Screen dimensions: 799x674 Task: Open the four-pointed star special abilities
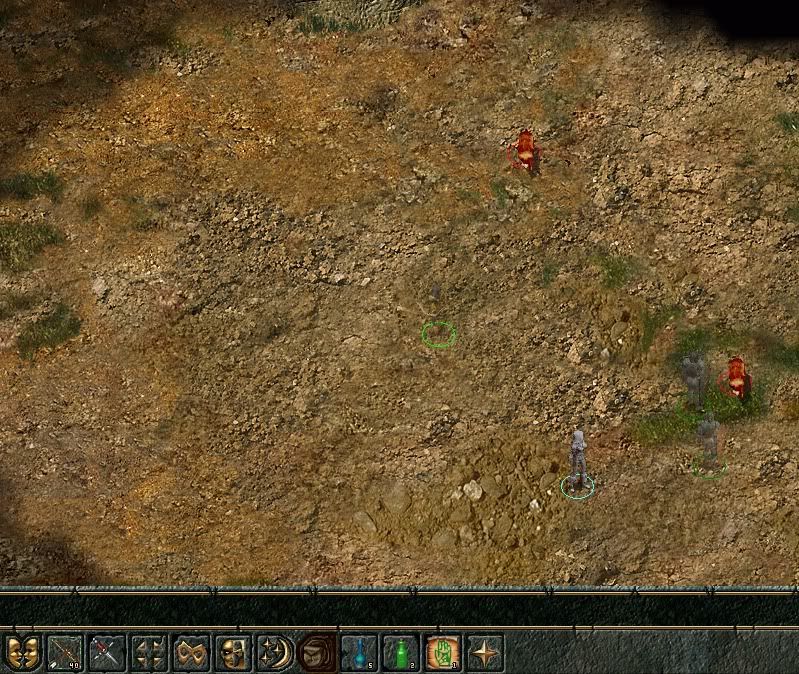[485, 653]
